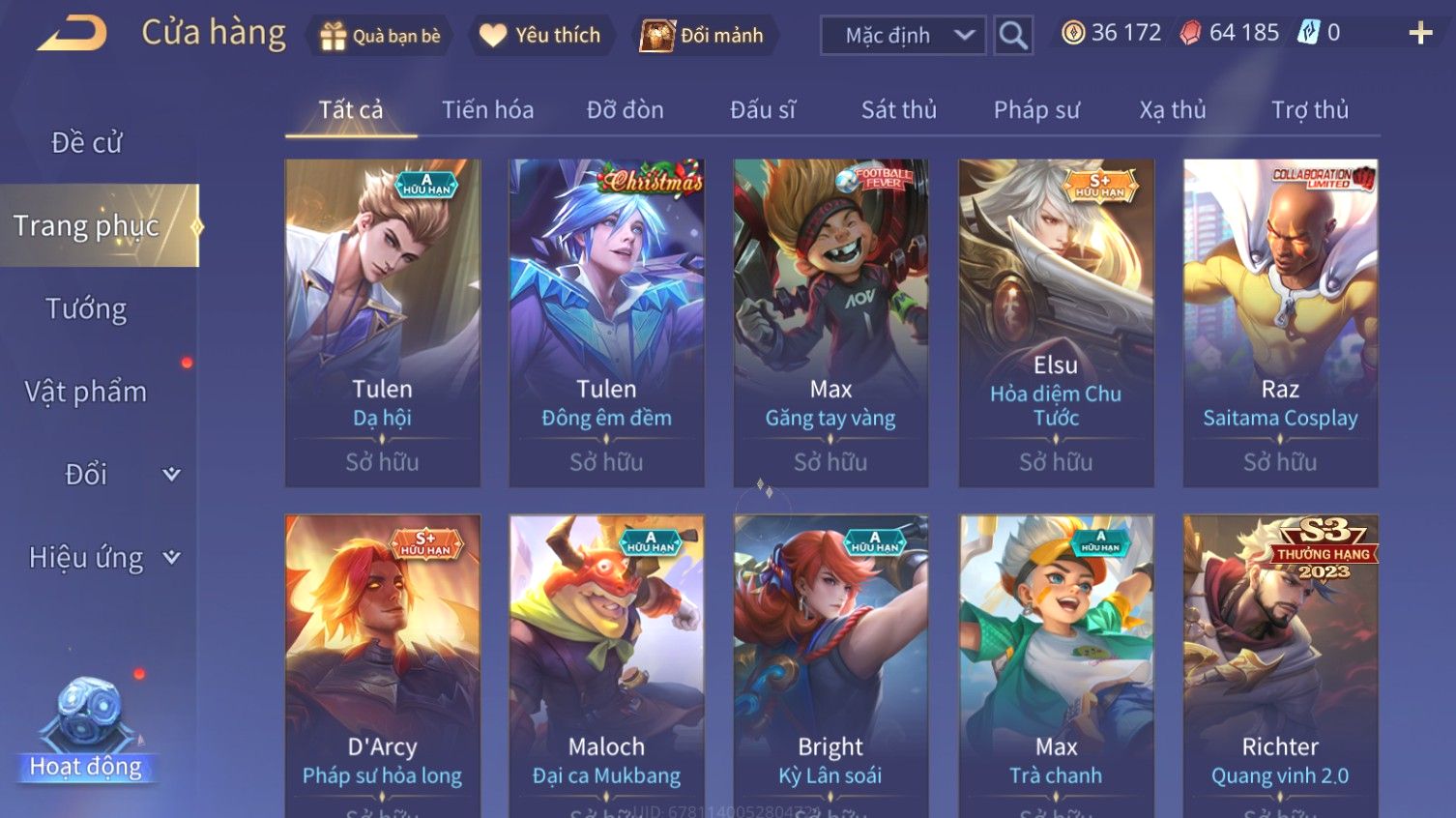The height and width of the screenshot is (818, 1456).
Task: Switch to the Đỡ đòn tab
Action: click(x=625, y=110)
